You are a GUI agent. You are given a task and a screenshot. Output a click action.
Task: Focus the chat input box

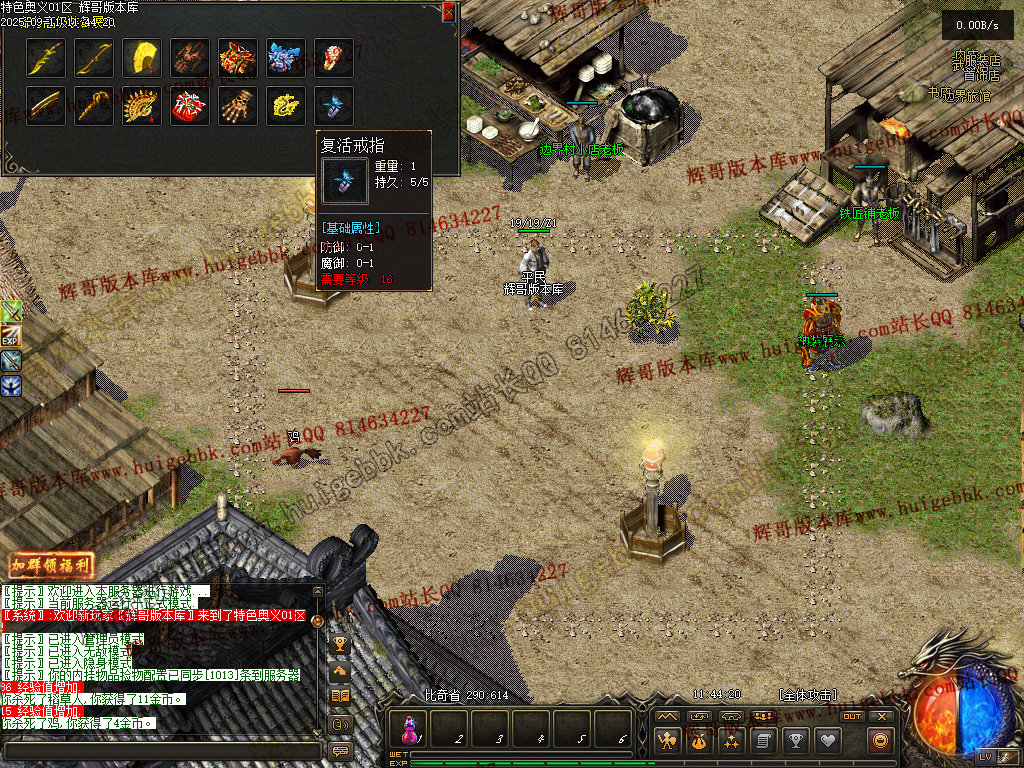(160, 749)
